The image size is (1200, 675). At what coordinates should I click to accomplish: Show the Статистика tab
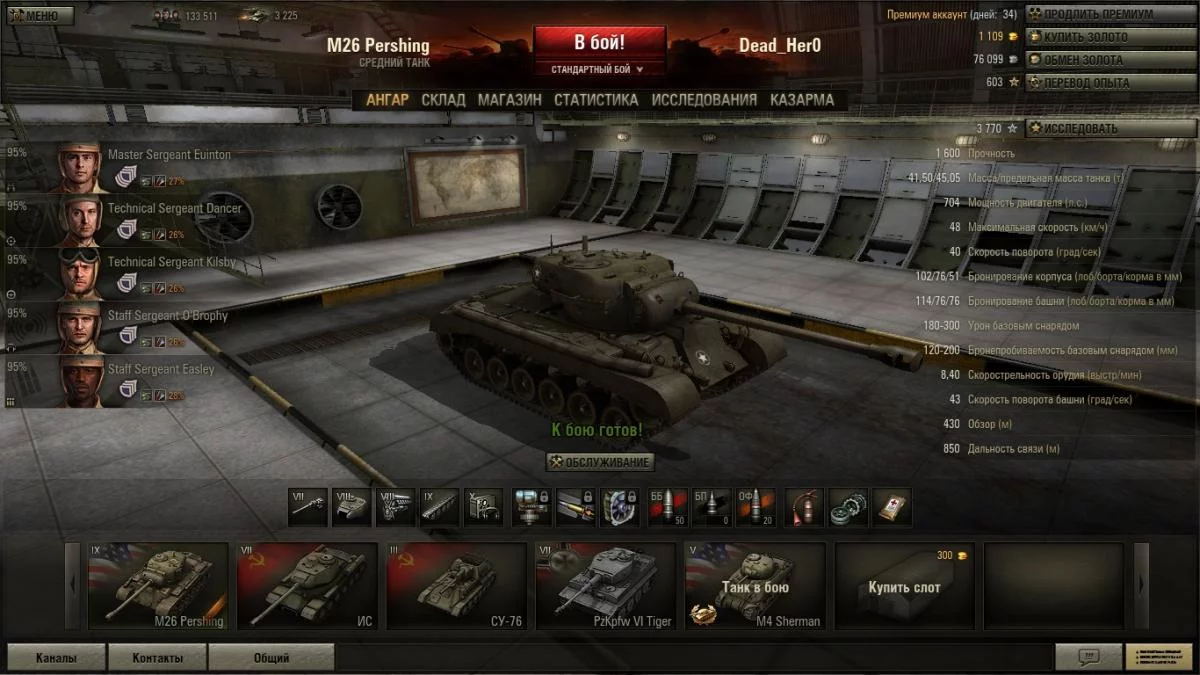click(596, 100)
